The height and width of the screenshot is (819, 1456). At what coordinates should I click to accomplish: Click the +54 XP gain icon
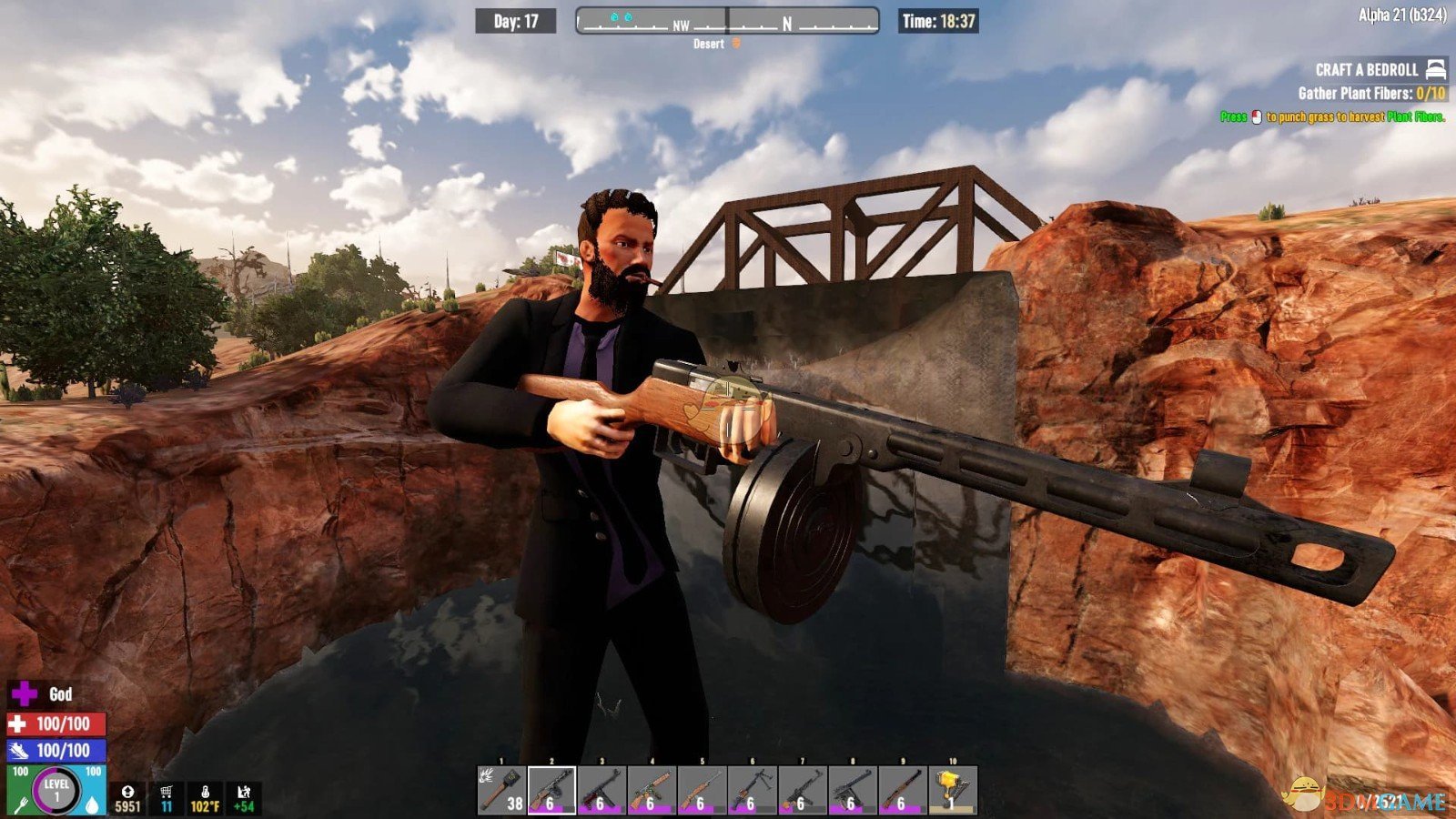tap(242, 791)
